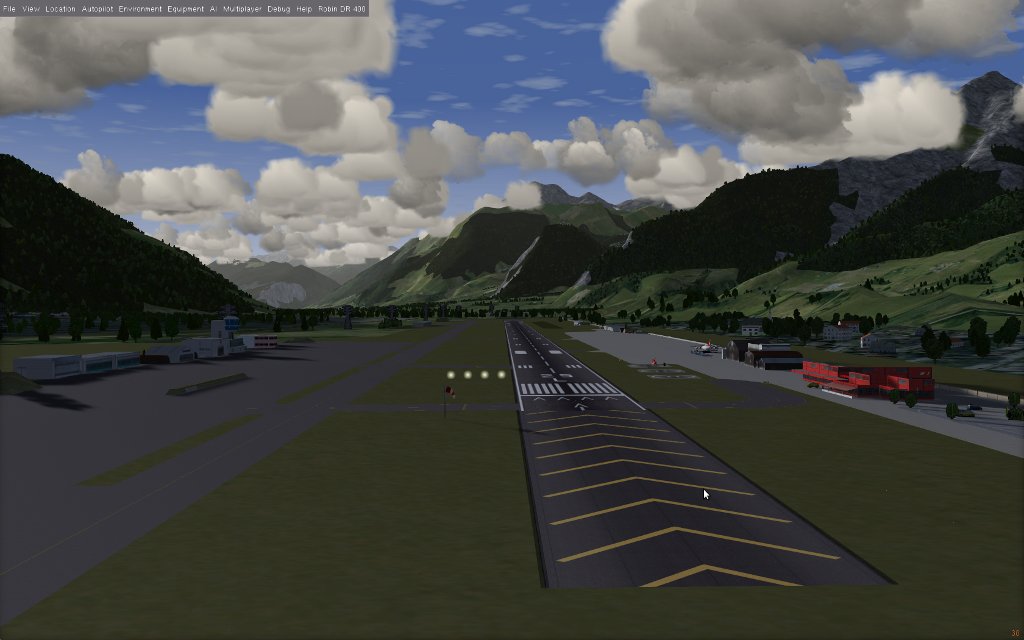Show the Environment menu

coord(140,8)
